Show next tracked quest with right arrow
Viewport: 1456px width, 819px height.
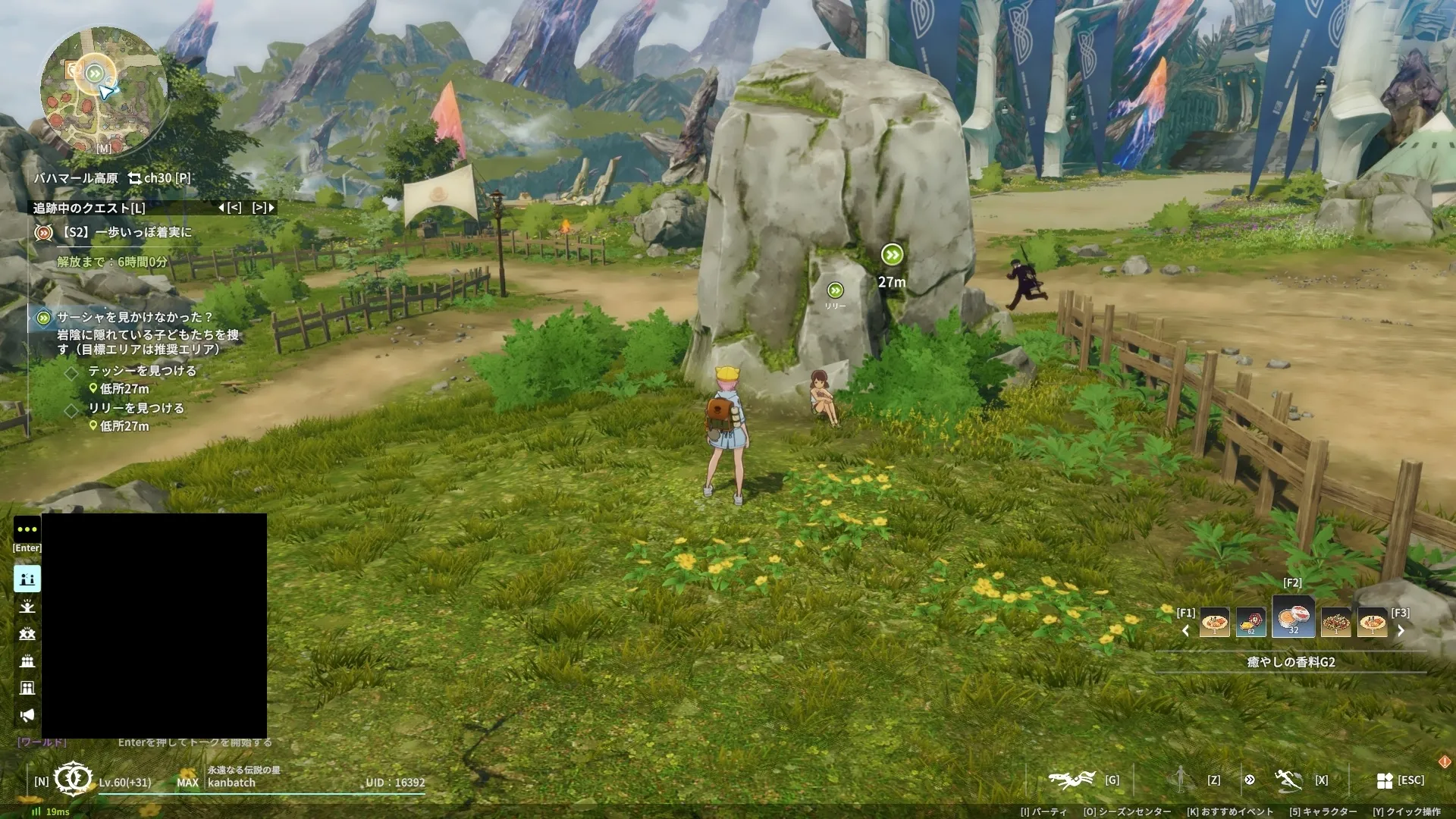[262, 208]
